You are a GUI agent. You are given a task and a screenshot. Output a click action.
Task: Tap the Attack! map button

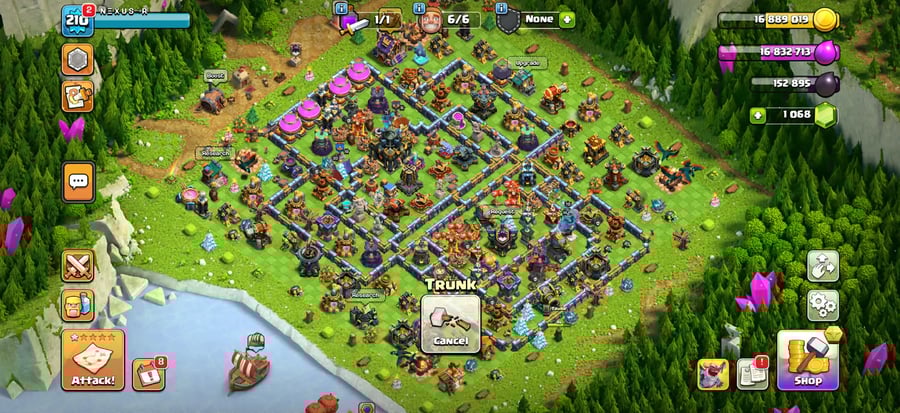click(x=93, y=359)
